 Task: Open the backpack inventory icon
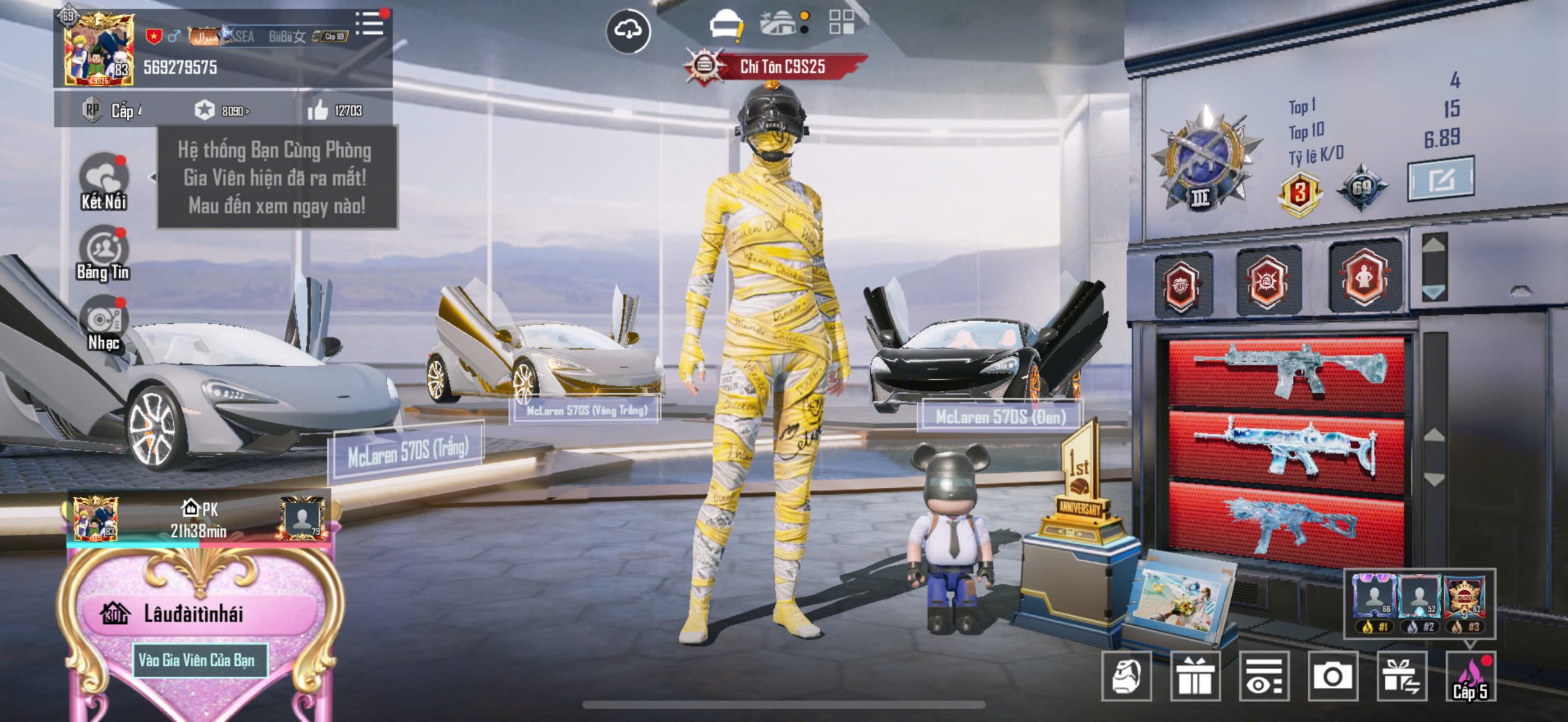1126,677
